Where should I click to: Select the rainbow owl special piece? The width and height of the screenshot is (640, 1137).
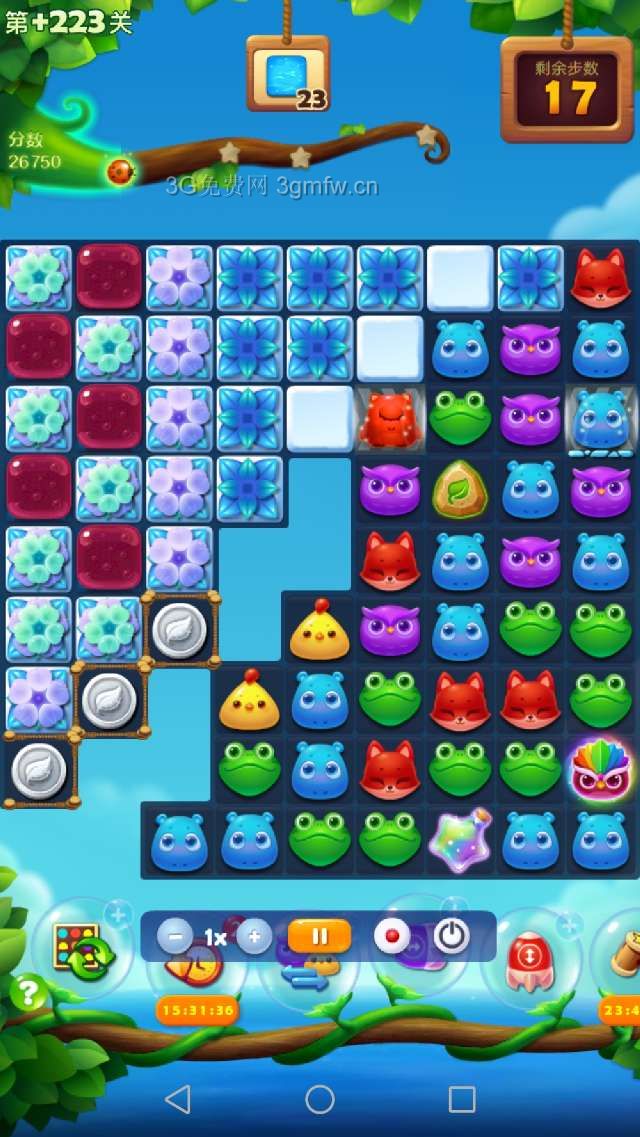point(600,770)
